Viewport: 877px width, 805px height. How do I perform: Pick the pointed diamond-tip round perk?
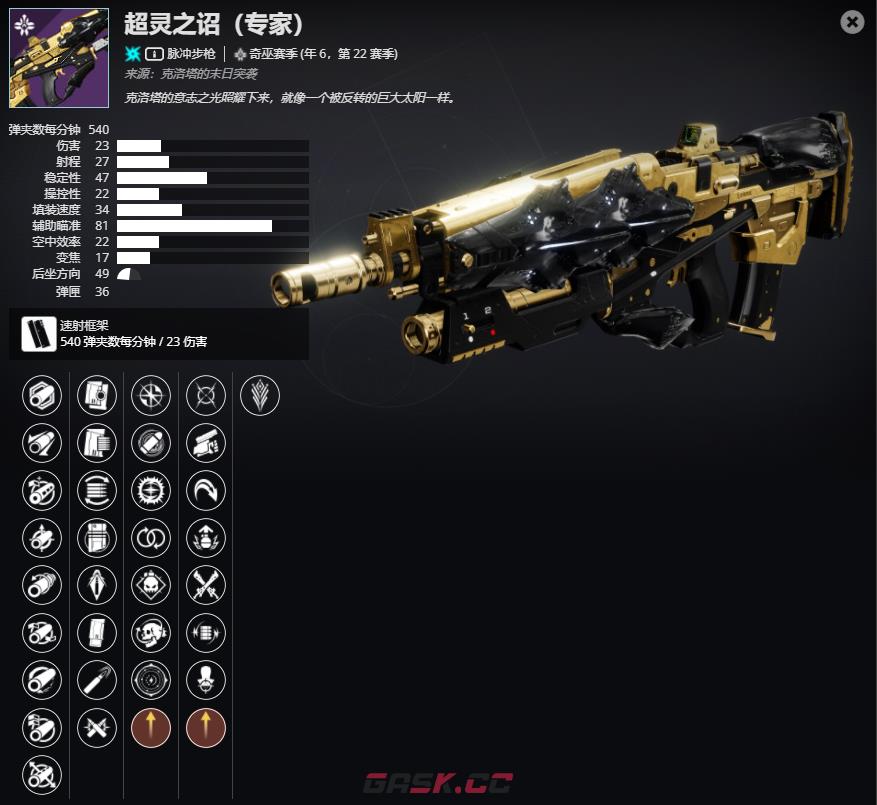97,585
